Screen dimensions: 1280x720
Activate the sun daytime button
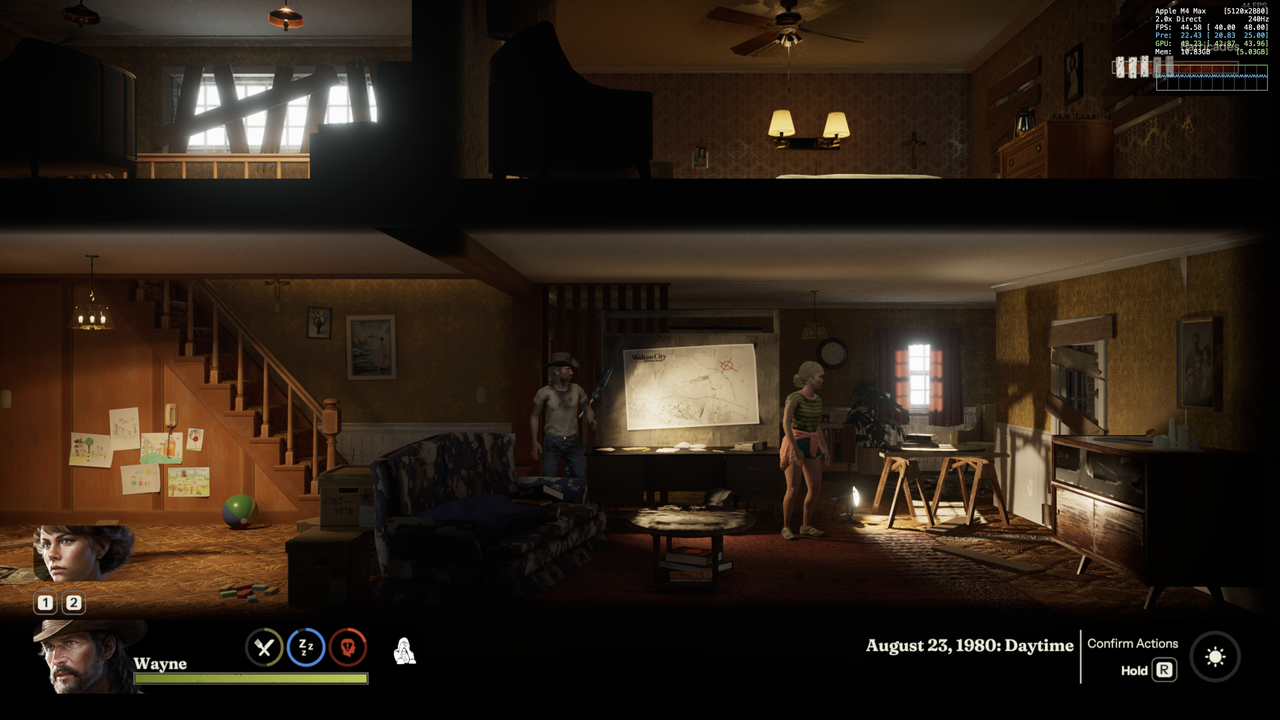1215,657
